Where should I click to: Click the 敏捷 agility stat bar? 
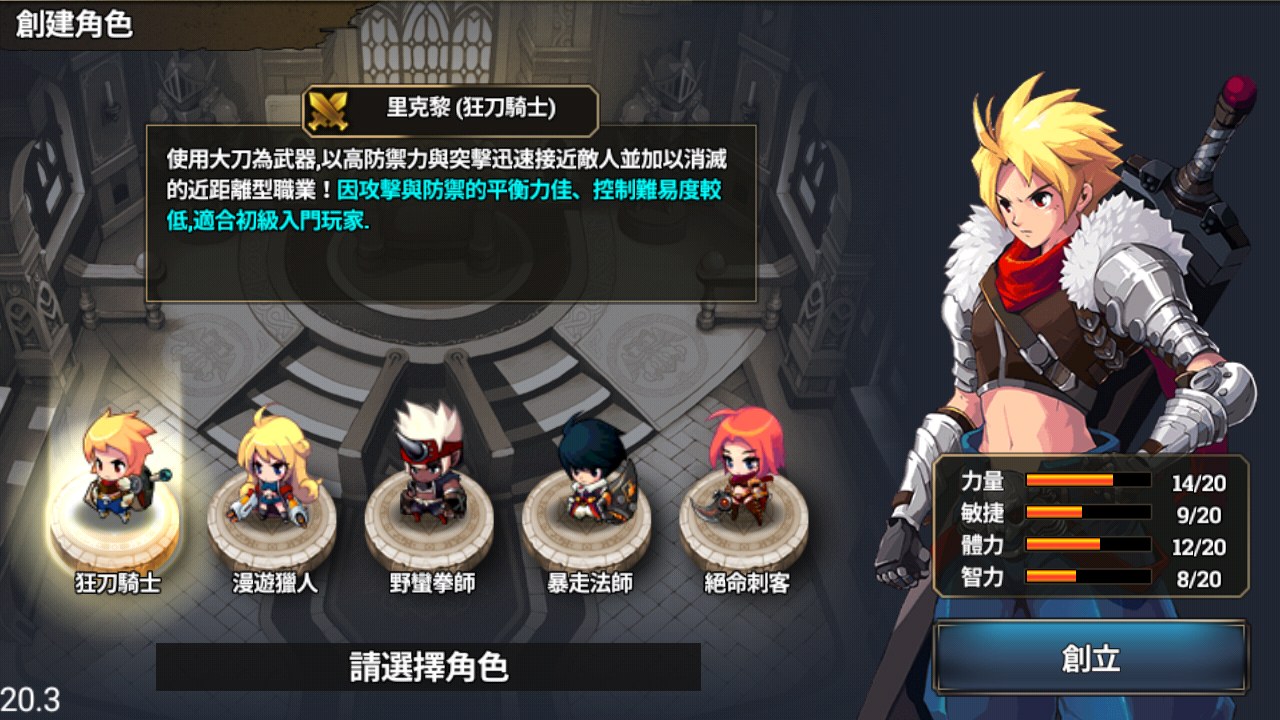[1090, 510]
